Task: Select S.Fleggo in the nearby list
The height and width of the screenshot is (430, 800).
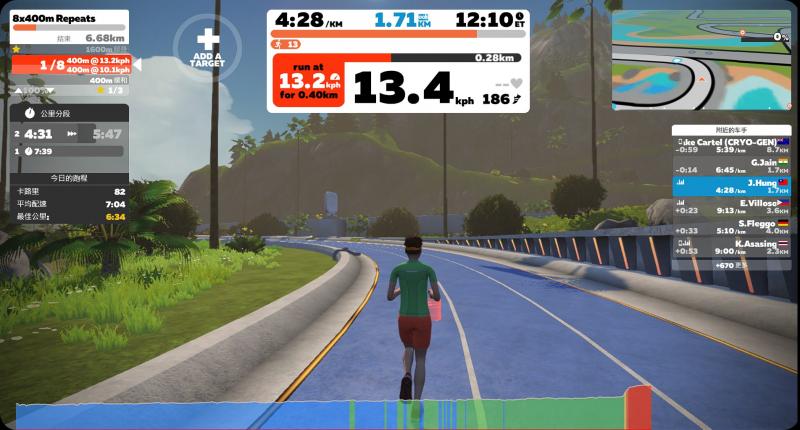Action: pos(734,226)
